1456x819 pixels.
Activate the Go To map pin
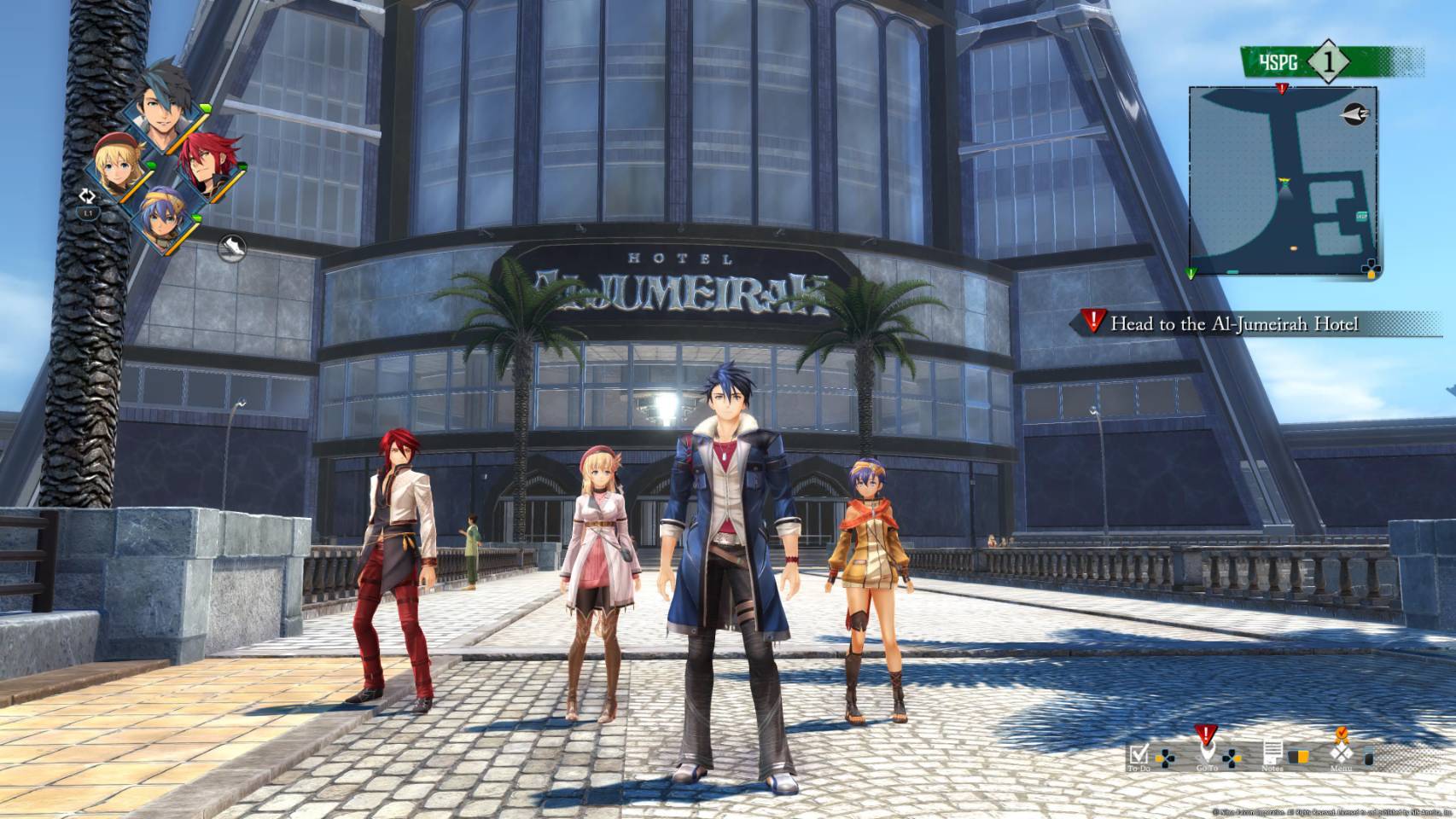[x=1206, y=751]
